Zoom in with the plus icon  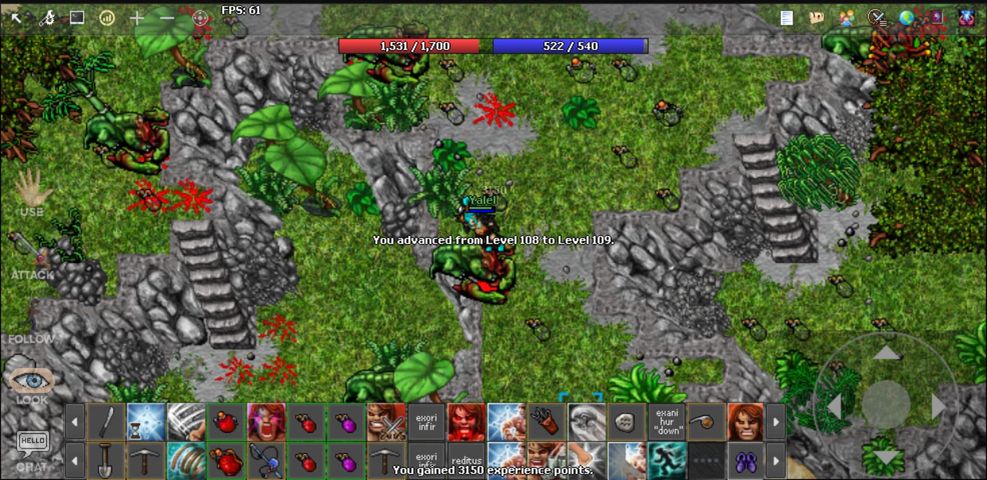pos(137,18)
